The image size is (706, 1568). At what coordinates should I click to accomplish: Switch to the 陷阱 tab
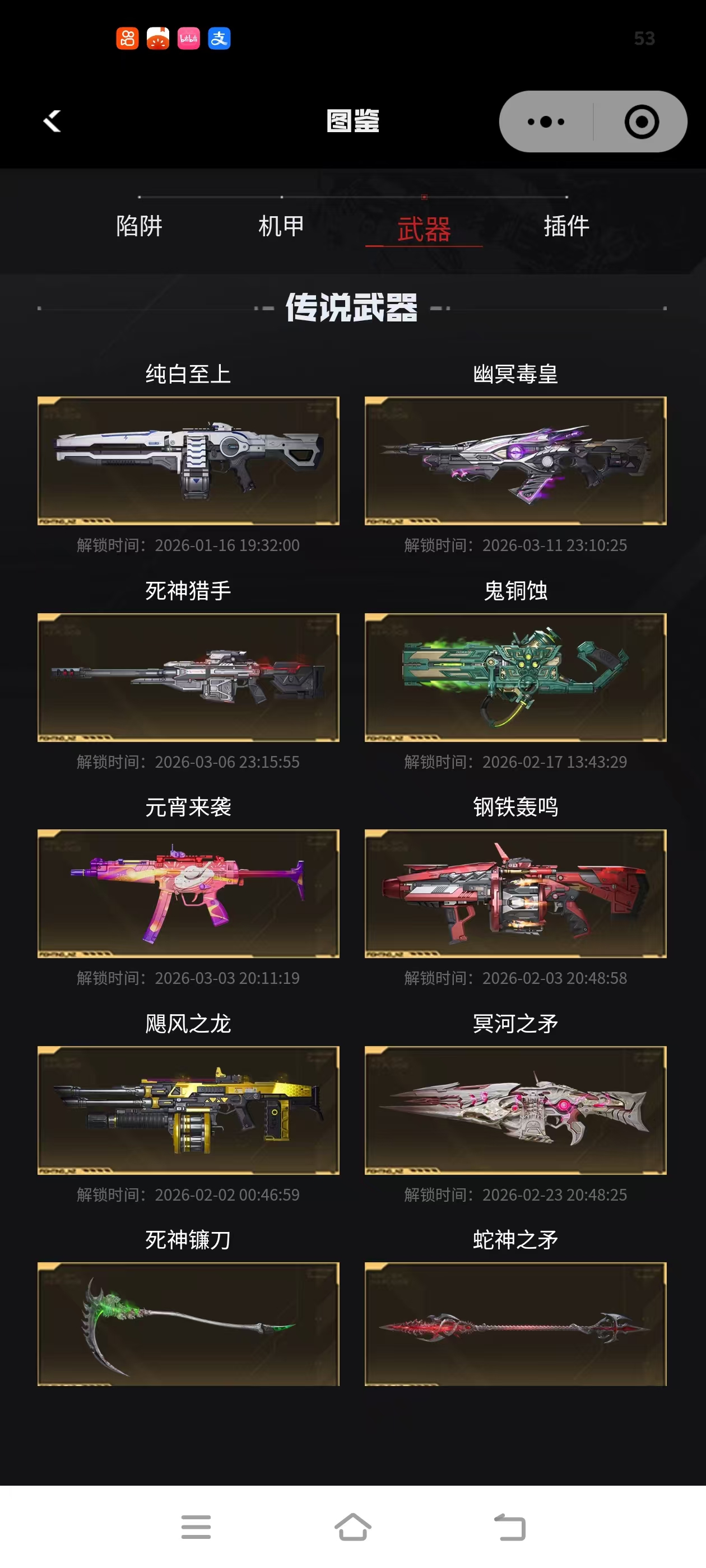click(x=140, y=226)
